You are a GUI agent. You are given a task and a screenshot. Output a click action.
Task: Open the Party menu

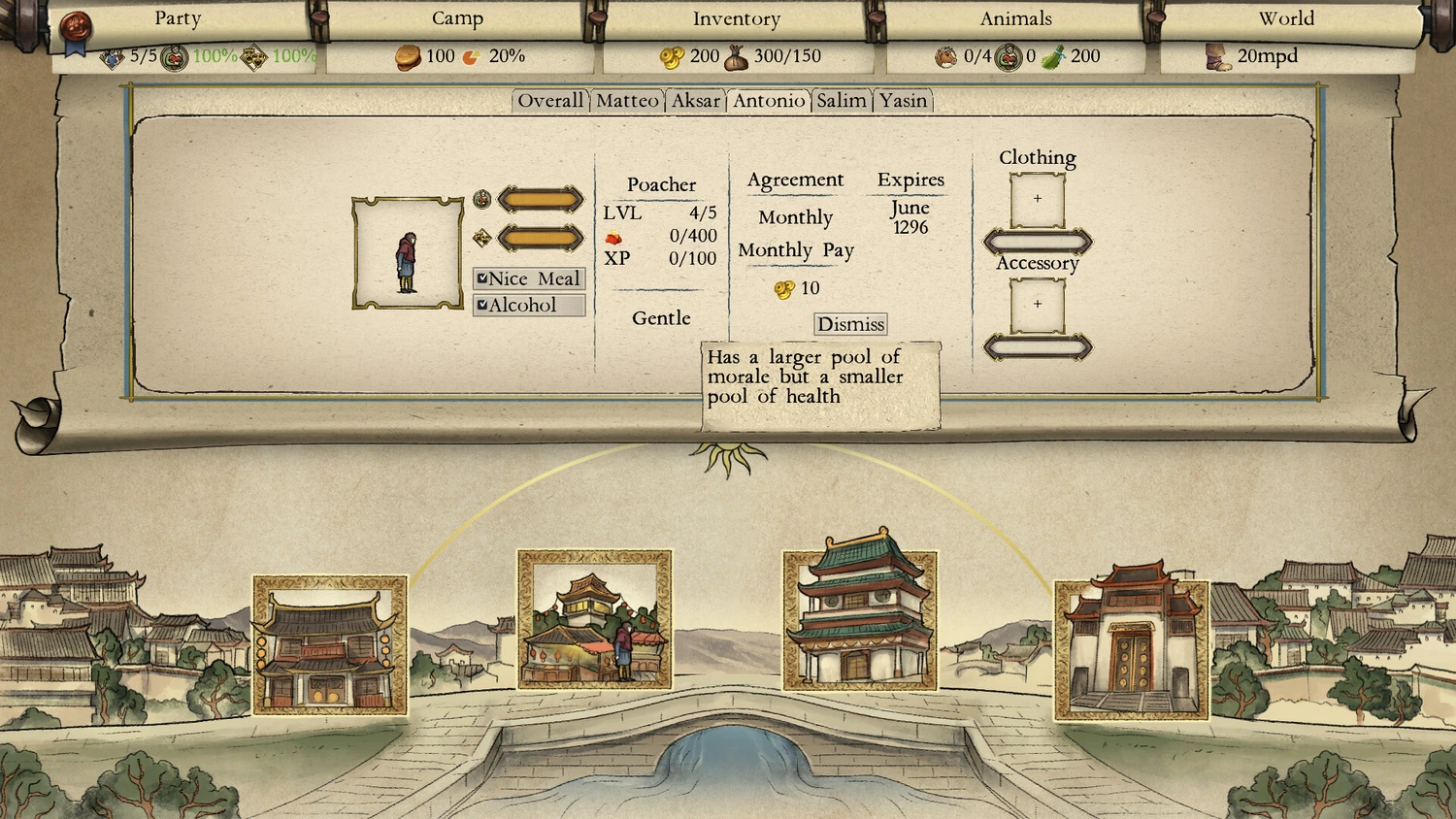[178, 18]
